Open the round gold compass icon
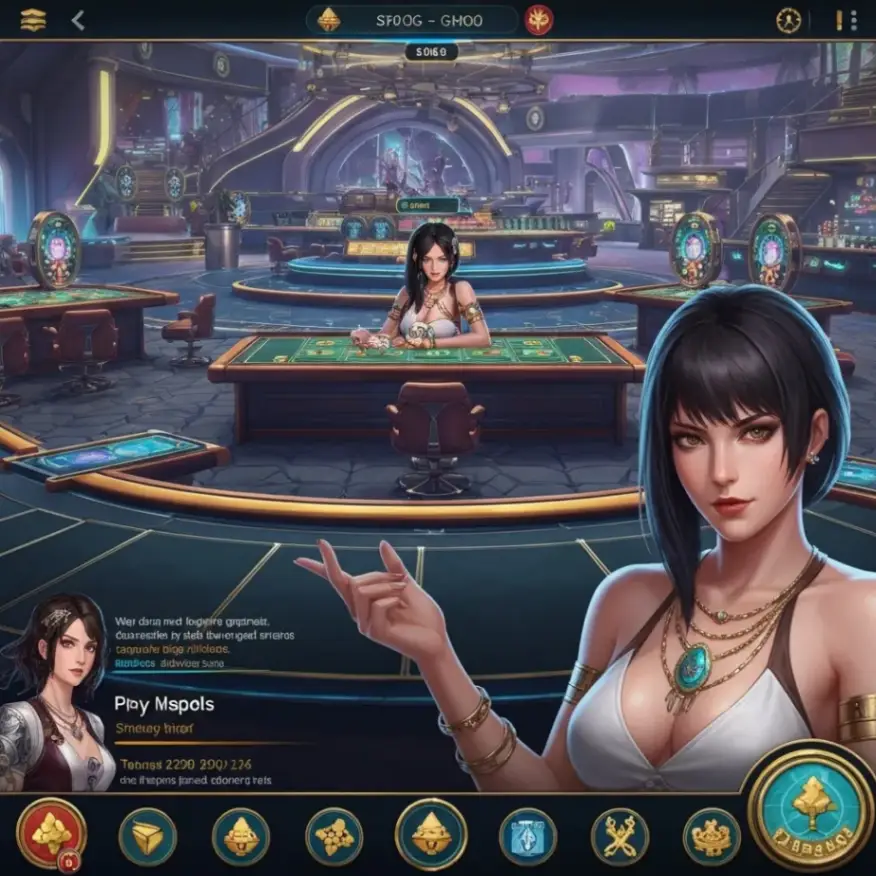 789,20
